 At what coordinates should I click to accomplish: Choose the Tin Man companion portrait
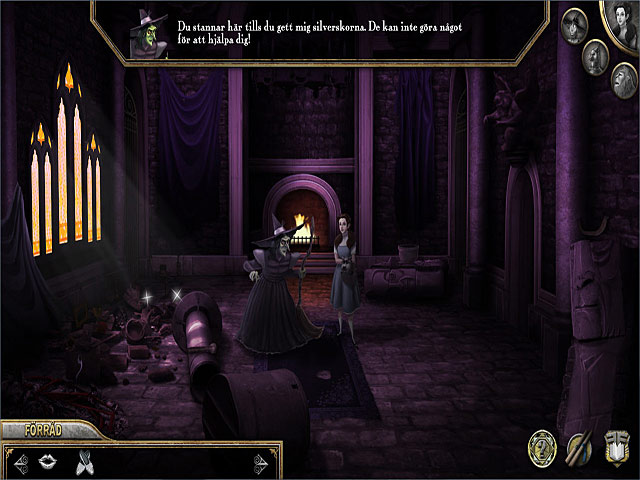coord(597,56)
